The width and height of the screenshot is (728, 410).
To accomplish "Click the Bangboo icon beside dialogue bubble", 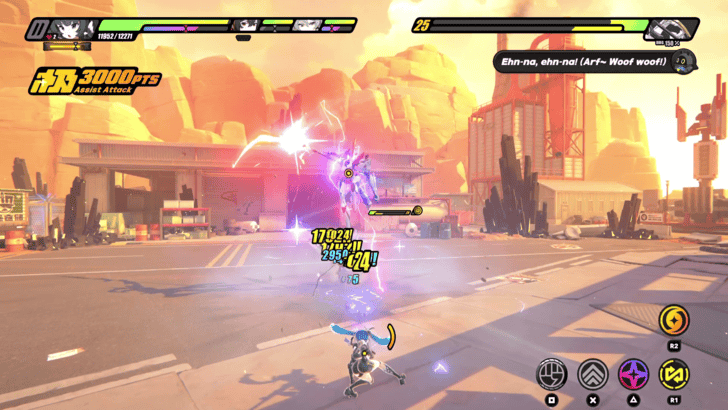I will click(681, 61).
